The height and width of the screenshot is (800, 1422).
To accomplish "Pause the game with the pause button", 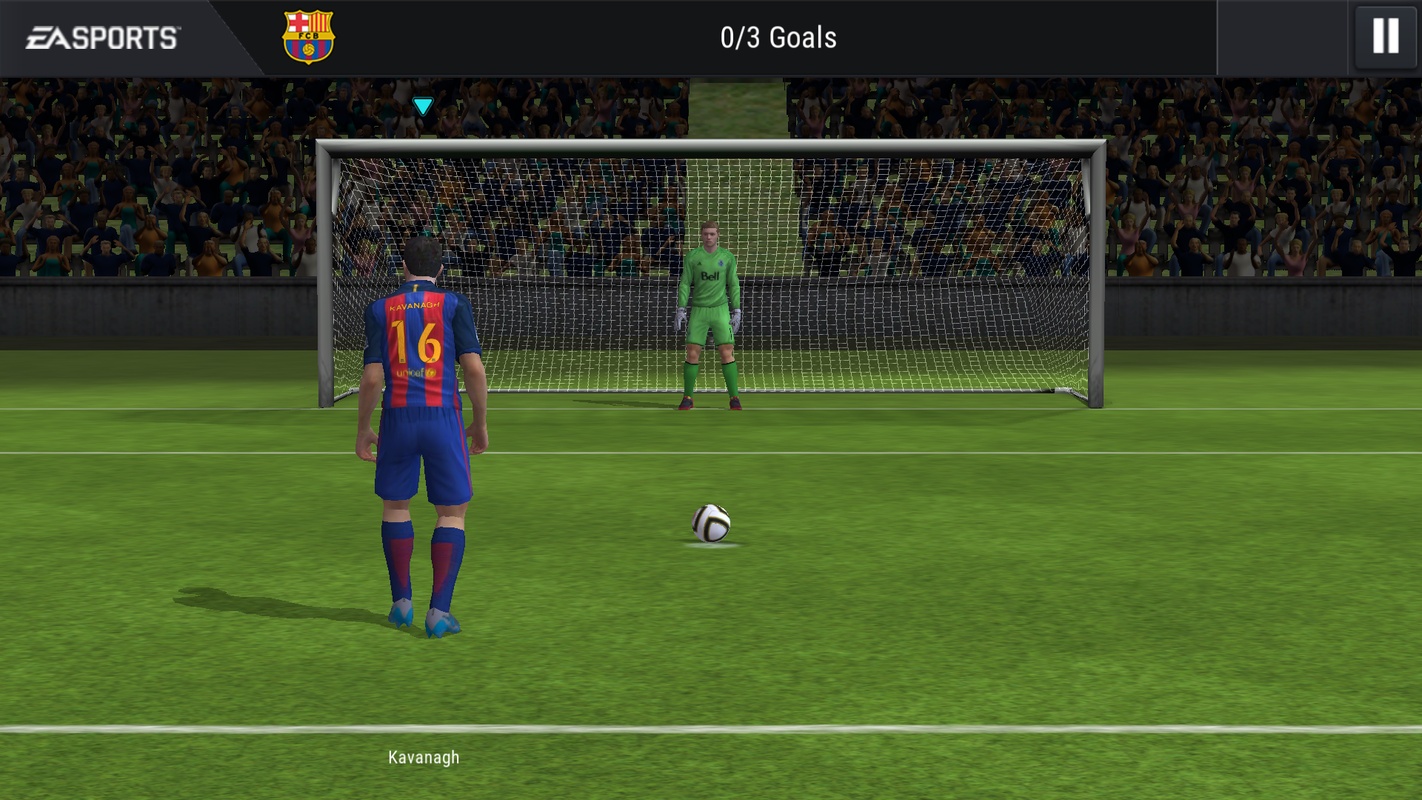I will point(1385,37).
